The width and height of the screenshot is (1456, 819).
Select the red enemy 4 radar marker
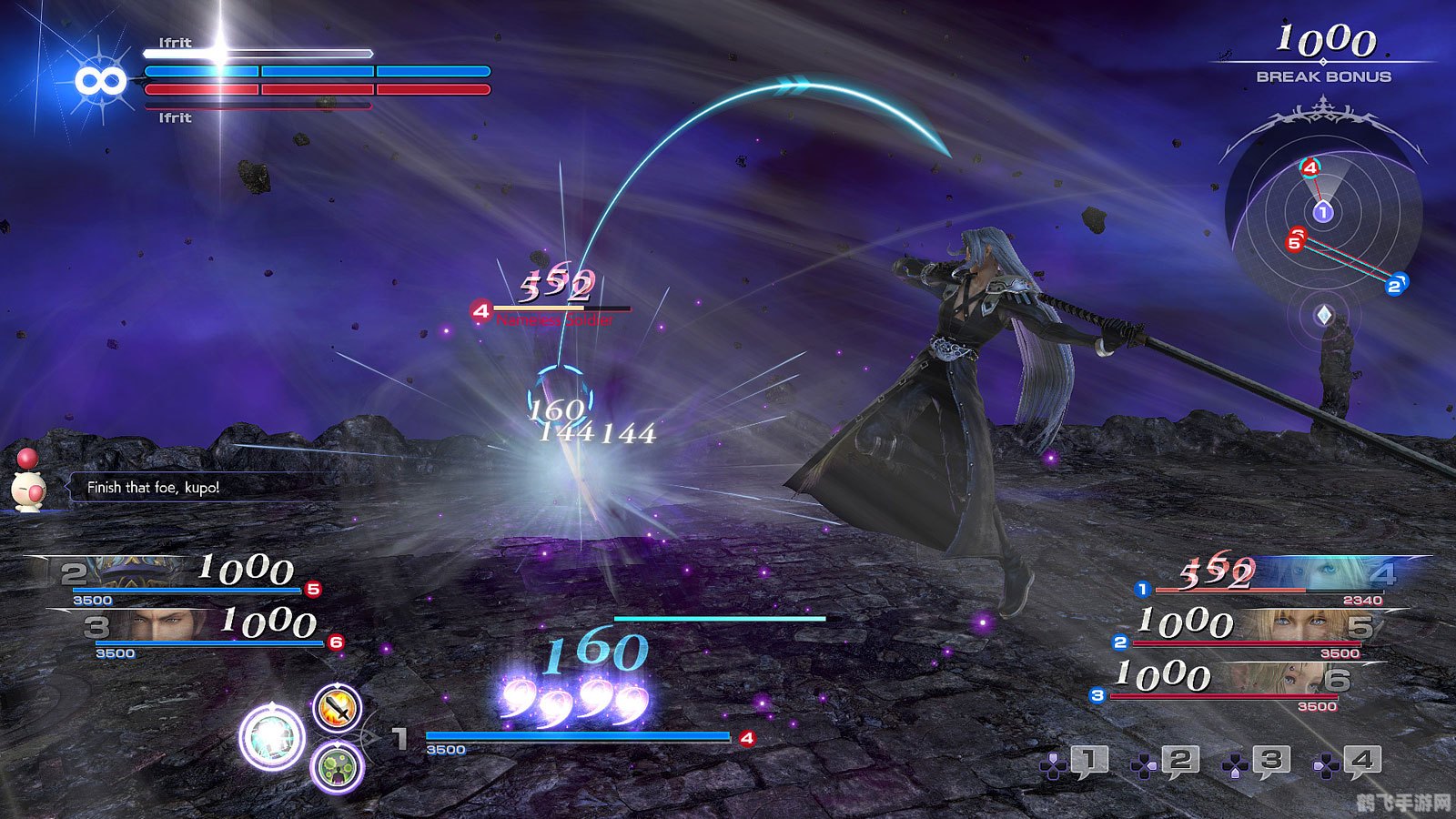pyautogui.click(x=1309, y=167)
